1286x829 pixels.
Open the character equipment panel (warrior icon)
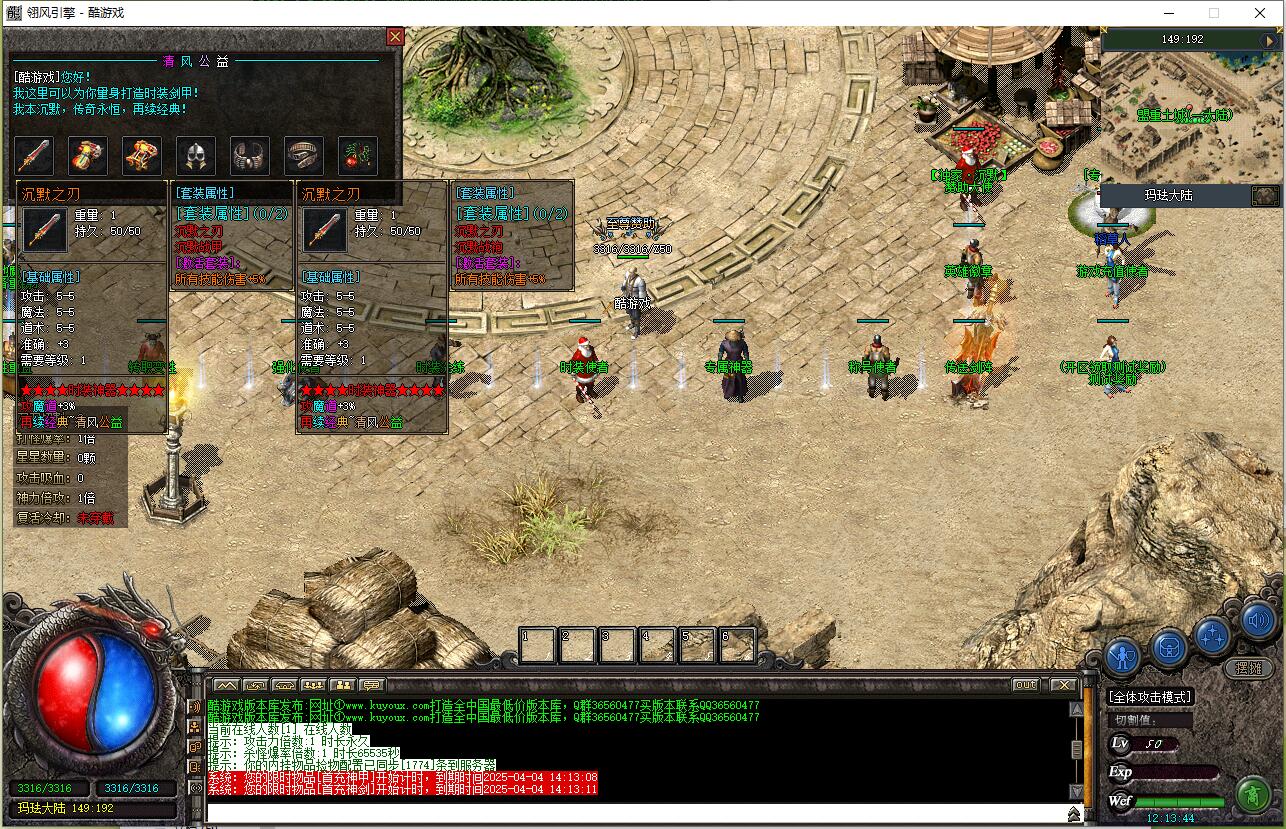point(1124,656)
